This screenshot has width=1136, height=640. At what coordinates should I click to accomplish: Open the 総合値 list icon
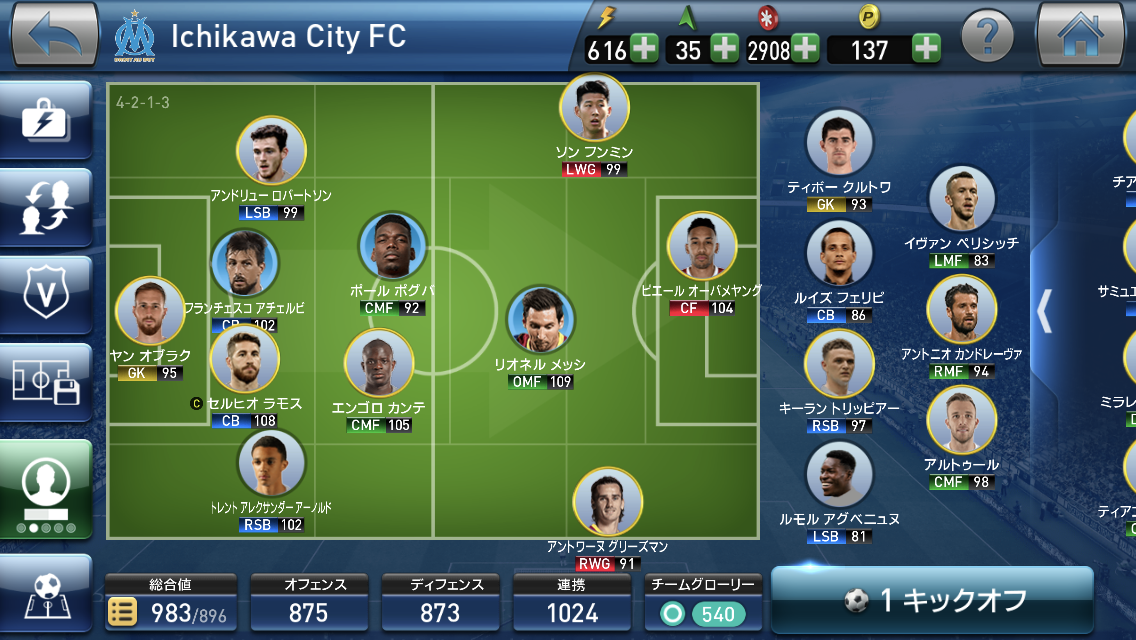121,612
